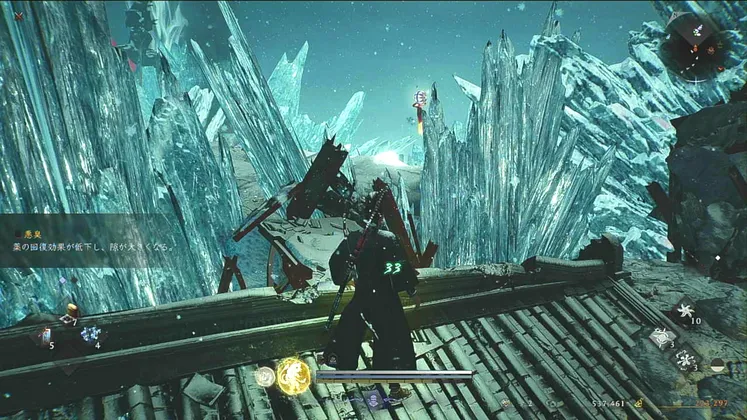Select the middle item slot showing 3
The height and width of the screenshot is (420, 747).
pos(661,339)
